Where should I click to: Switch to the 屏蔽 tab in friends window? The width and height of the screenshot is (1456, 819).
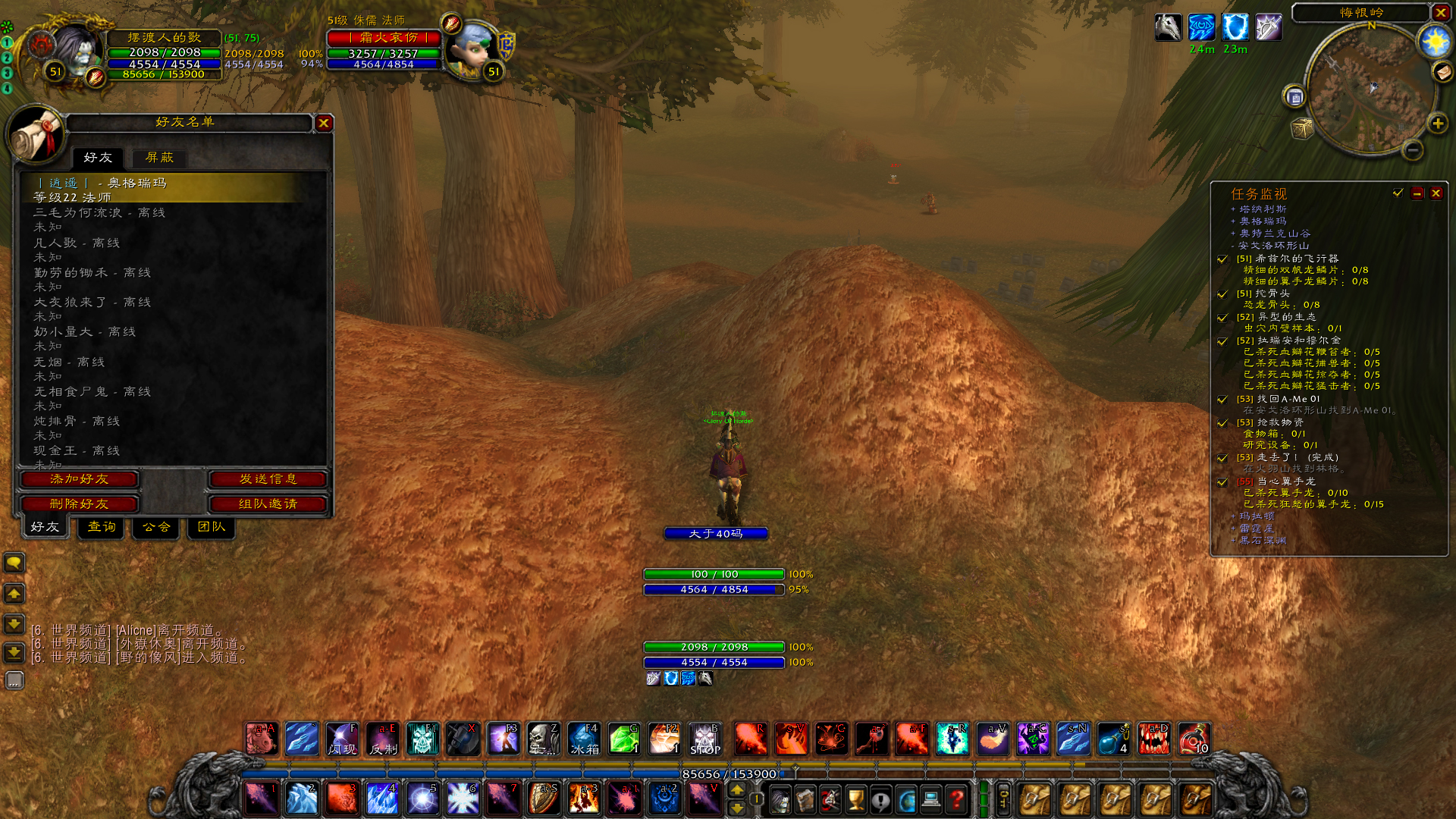[159, 158]
